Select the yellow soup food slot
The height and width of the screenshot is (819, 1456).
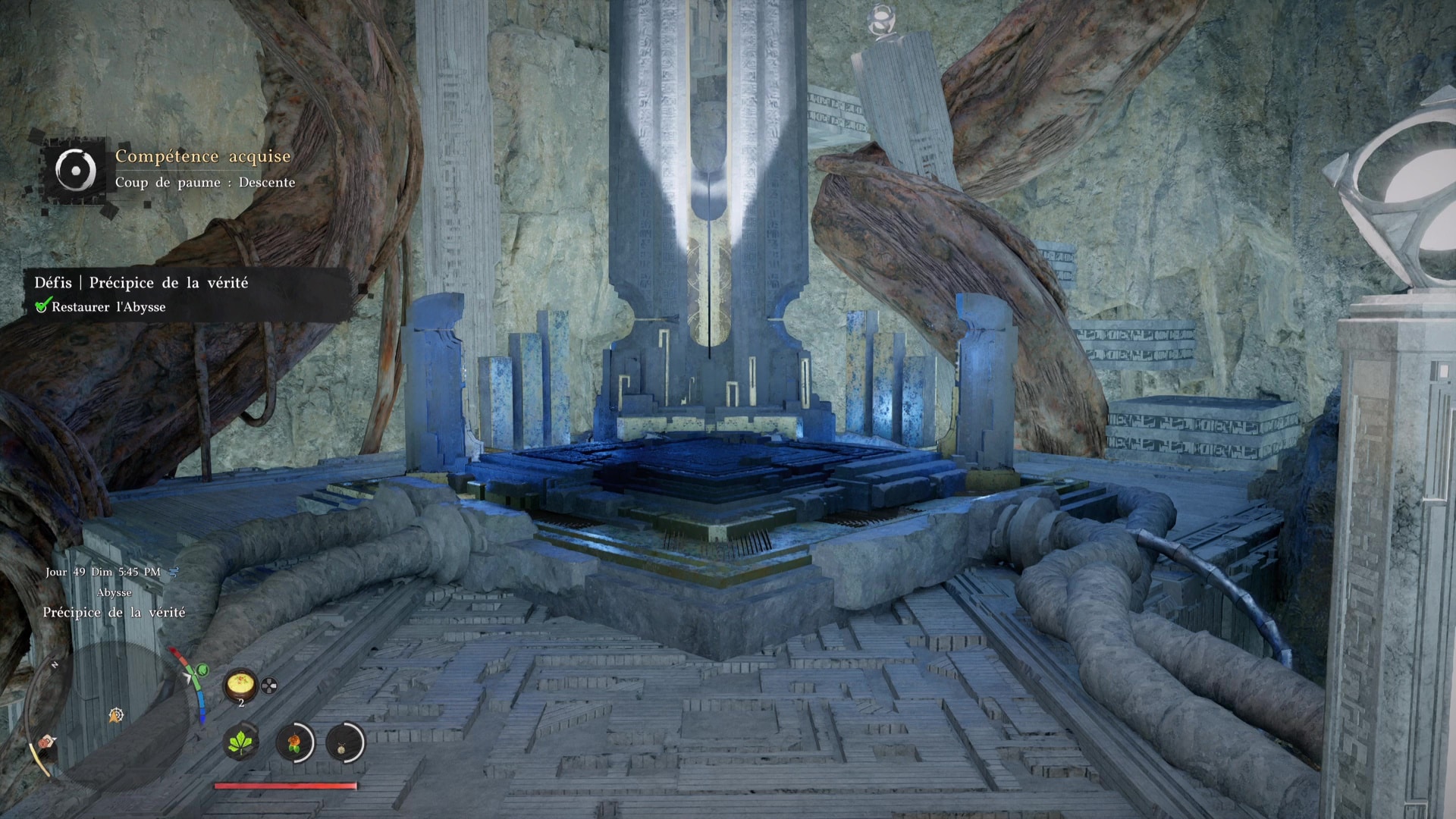click(x=241, y=686)
